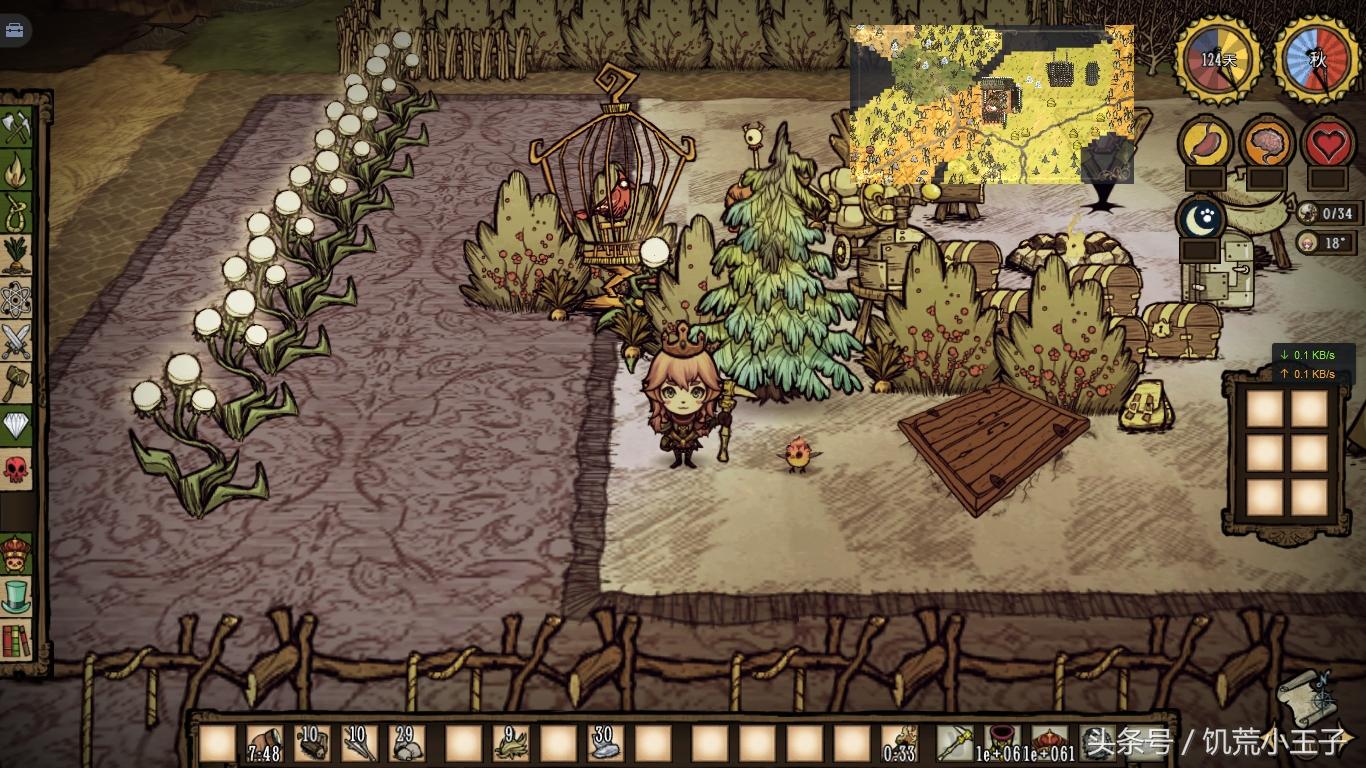The image size is (1366, 768).
Task: Open the Tools crafting tab
Action: pyautogui.click(x=17, y=128)
